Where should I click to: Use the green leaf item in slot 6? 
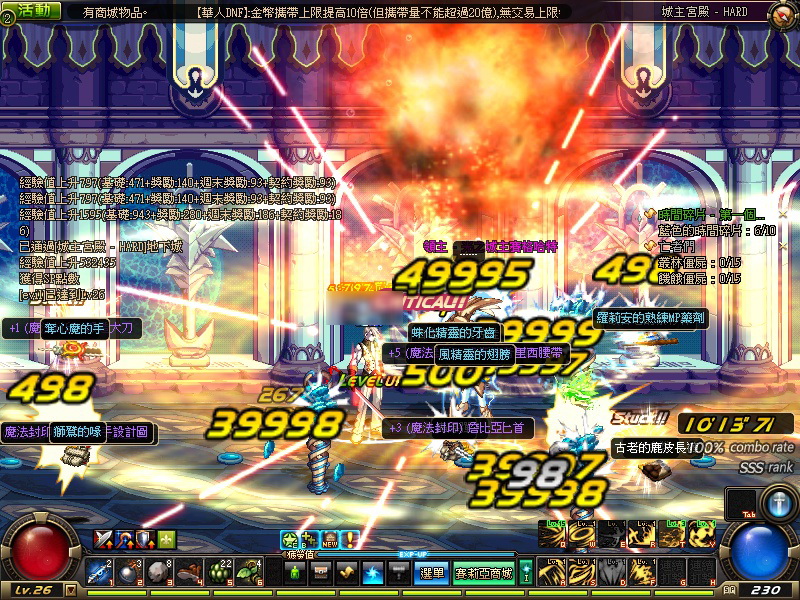point(250,572)
